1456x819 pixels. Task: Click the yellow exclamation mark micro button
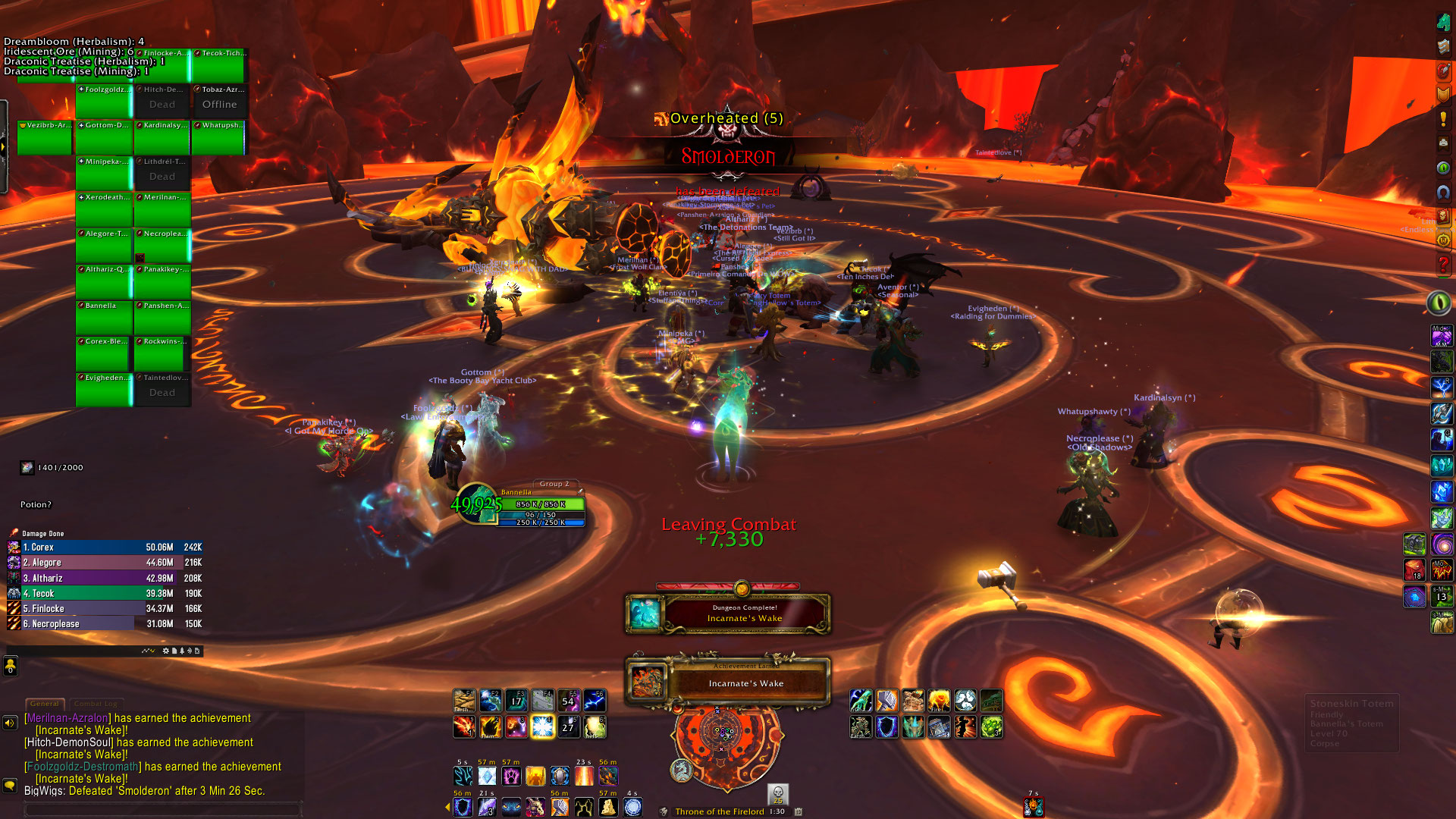click(1443, 119)
